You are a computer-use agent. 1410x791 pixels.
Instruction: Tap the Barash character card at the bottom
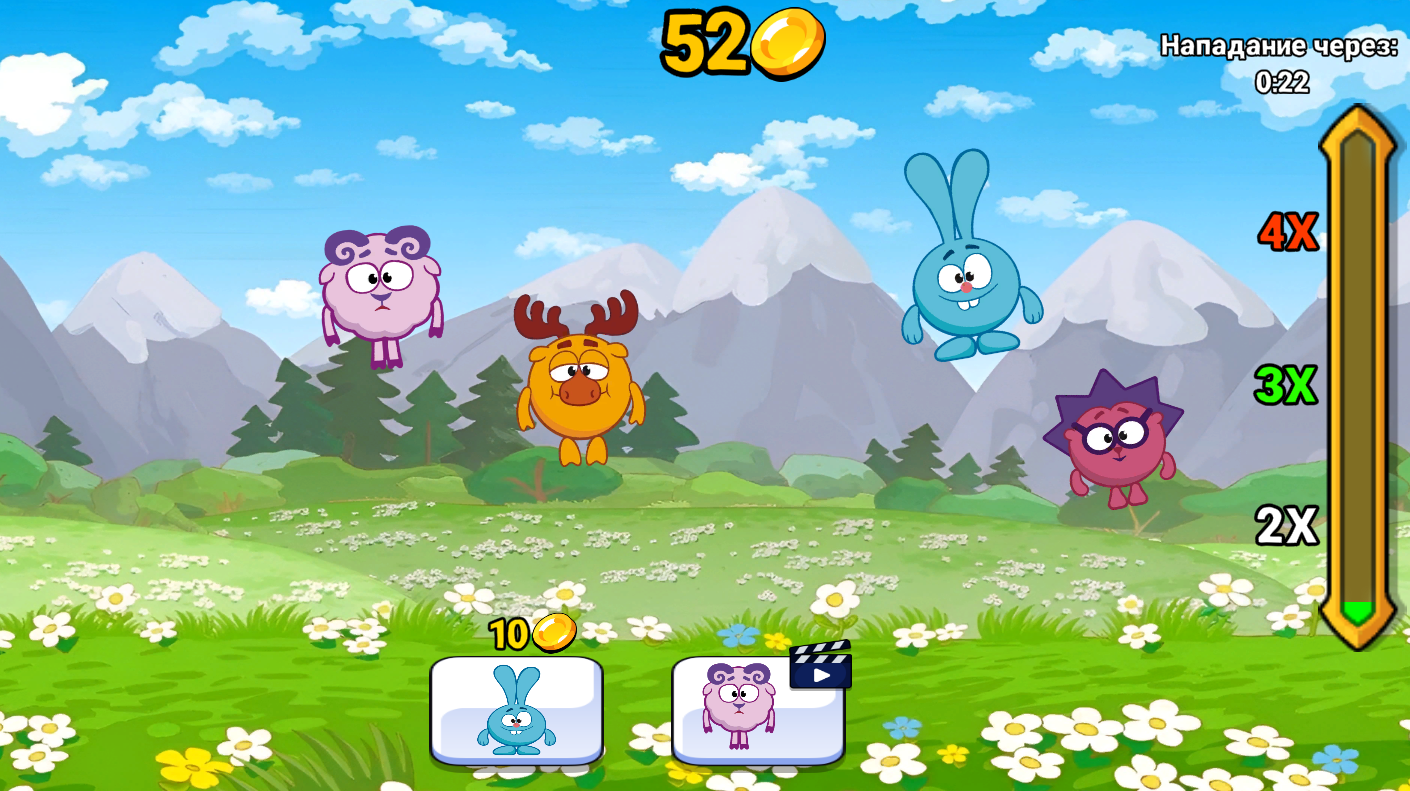point(758,712)
